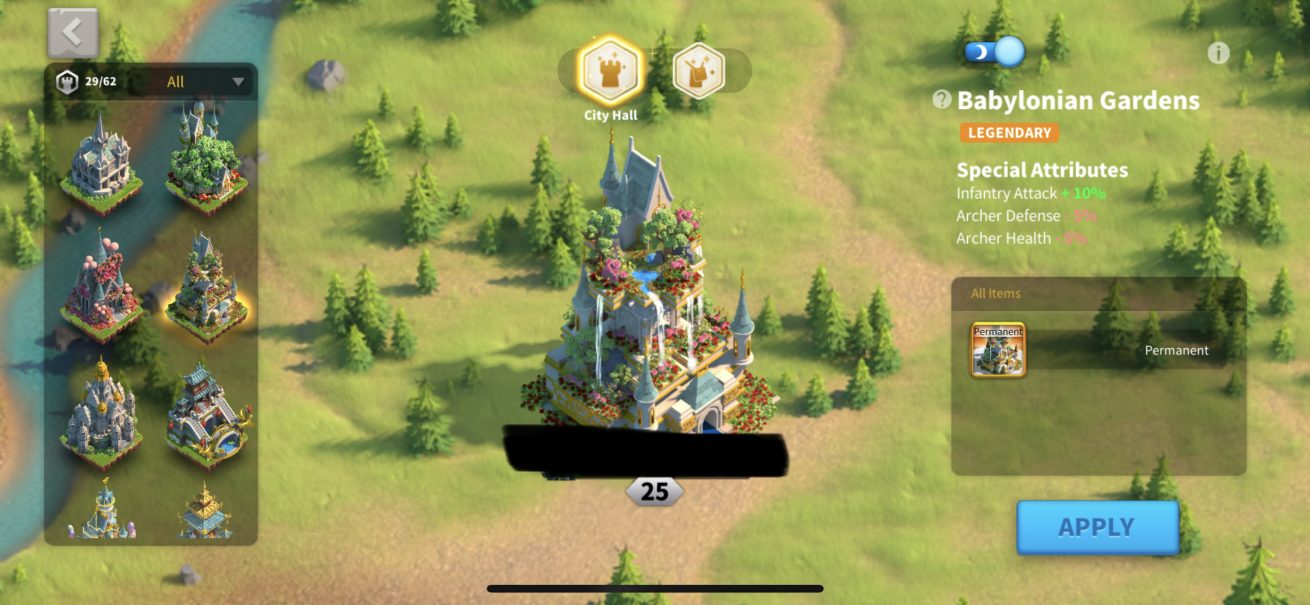Viewport: 1310px width, 605px height.
Task: Select the Permanent item icon
Action: 998,350
